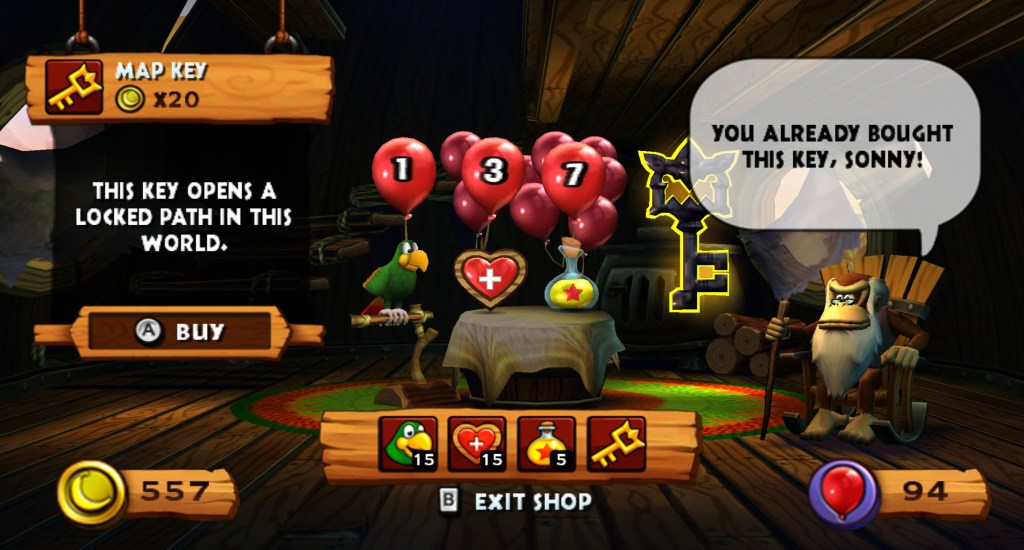
Task: Select the Squawks parrot shop item
Action: (x=408, y=444)
